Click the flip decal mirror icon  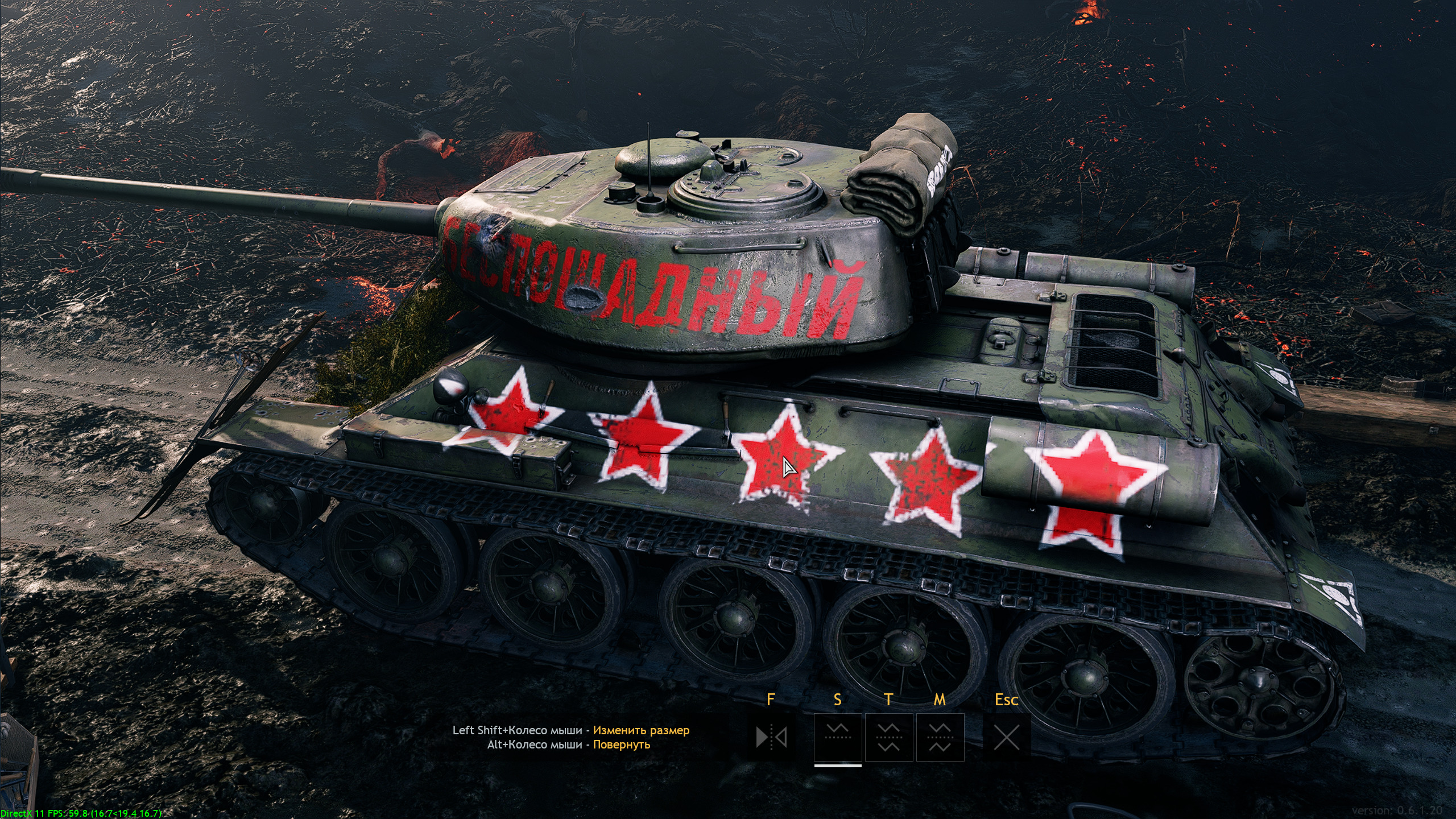771,738
